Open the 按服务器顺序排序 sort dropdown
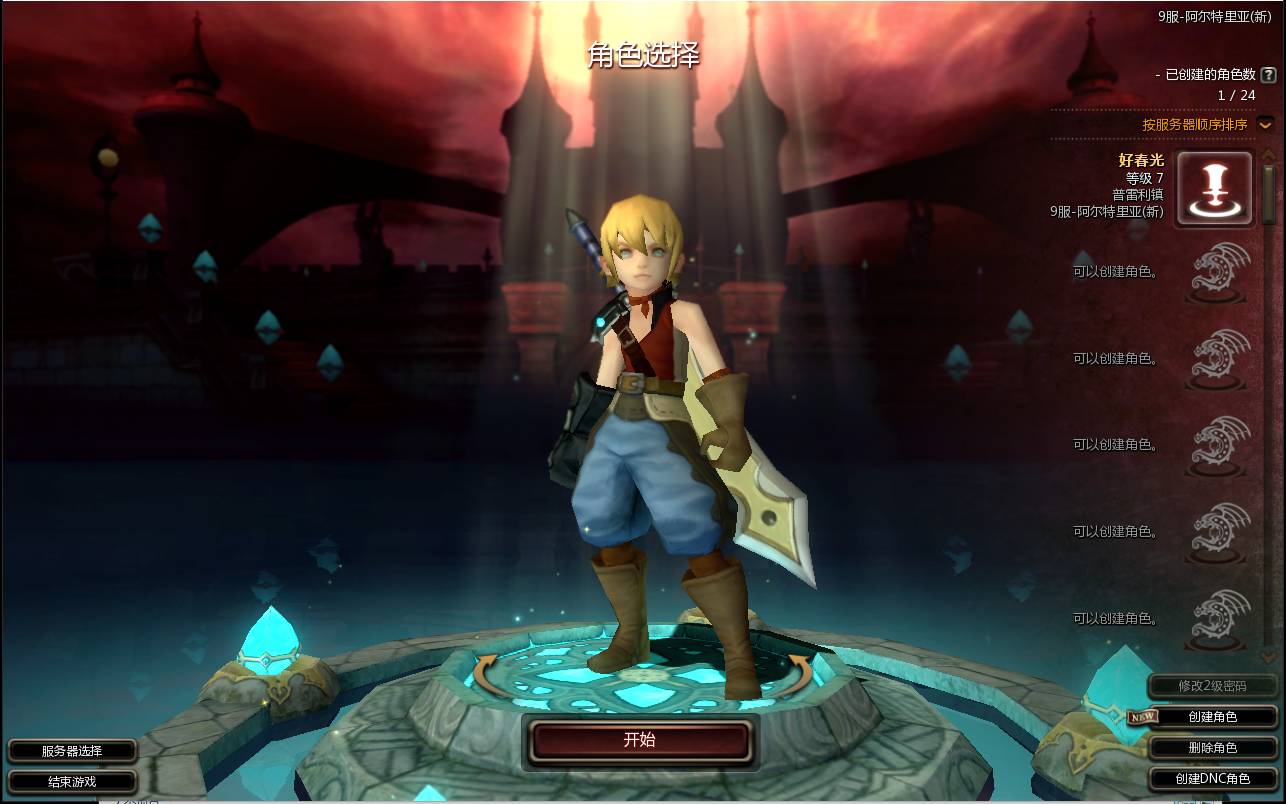The image size is (1286, 804). pos(1265,125)
